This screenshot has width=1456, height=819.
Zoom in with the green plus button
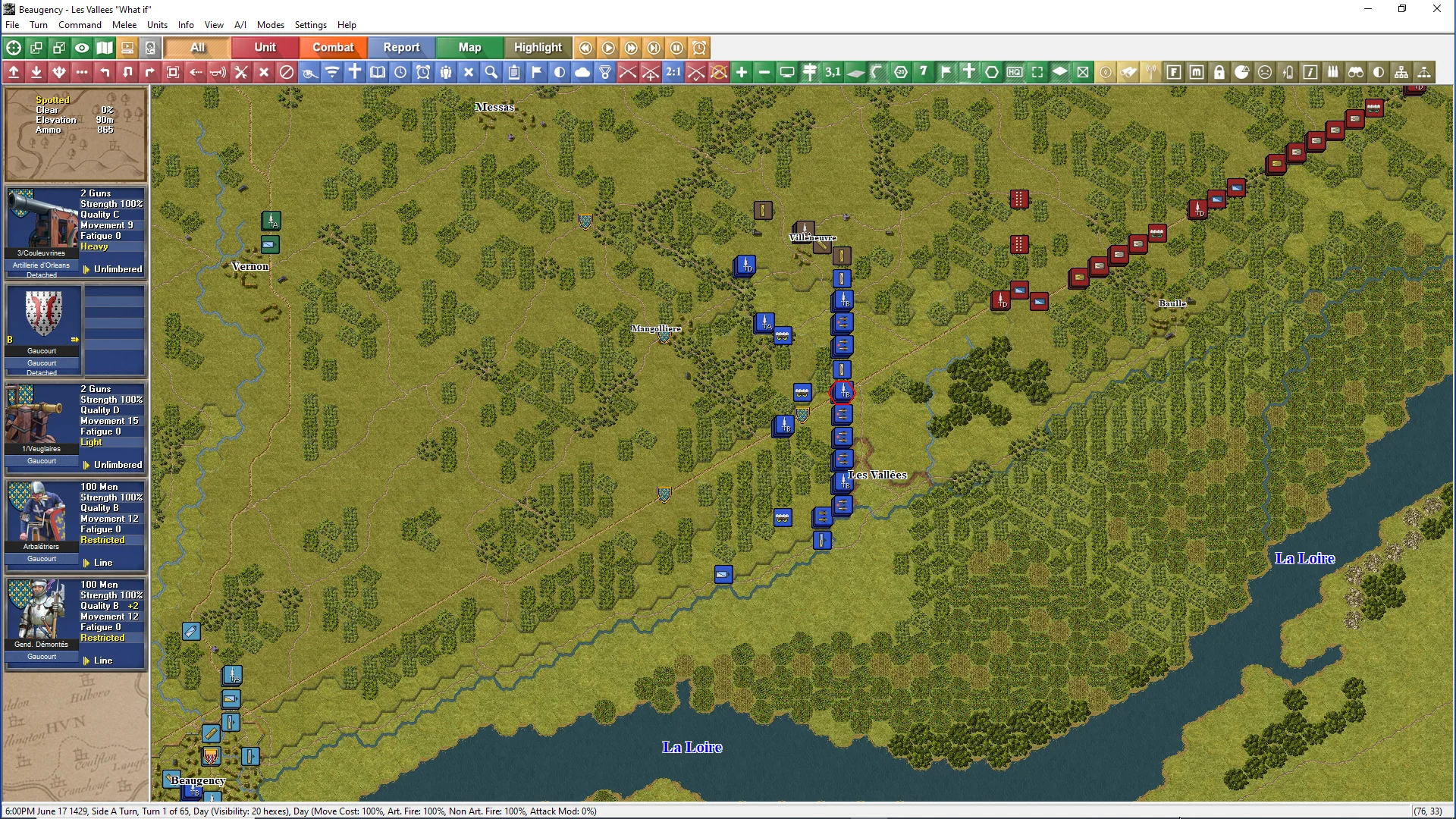coord(742,72)
